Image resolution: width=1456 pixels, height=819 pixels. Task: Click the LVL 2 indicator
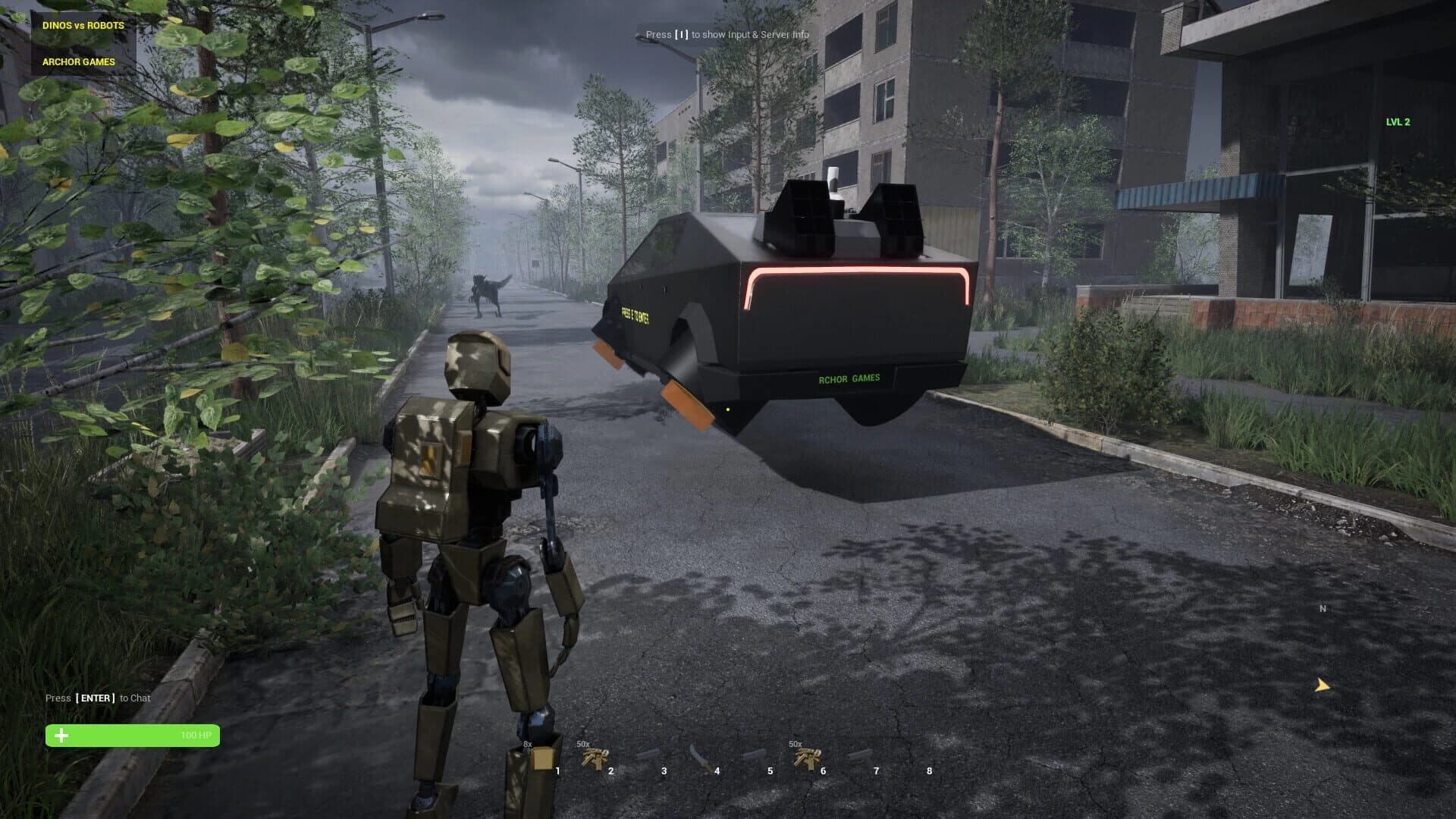click(x=1398, y=121)
